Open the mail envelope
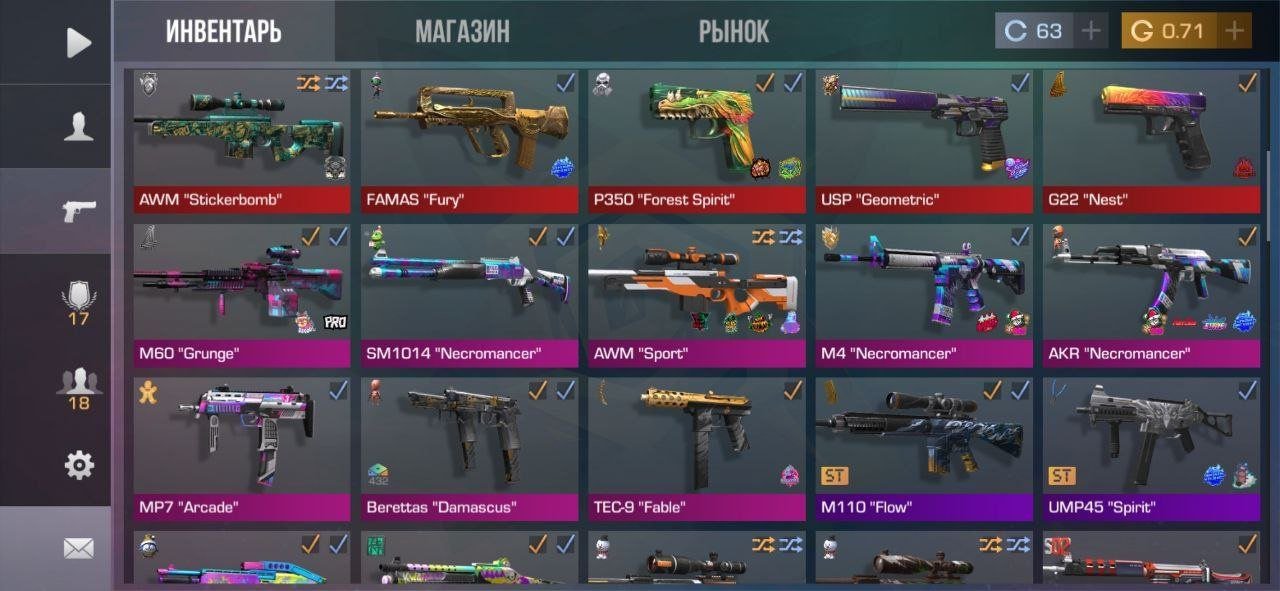 (78, 548)
